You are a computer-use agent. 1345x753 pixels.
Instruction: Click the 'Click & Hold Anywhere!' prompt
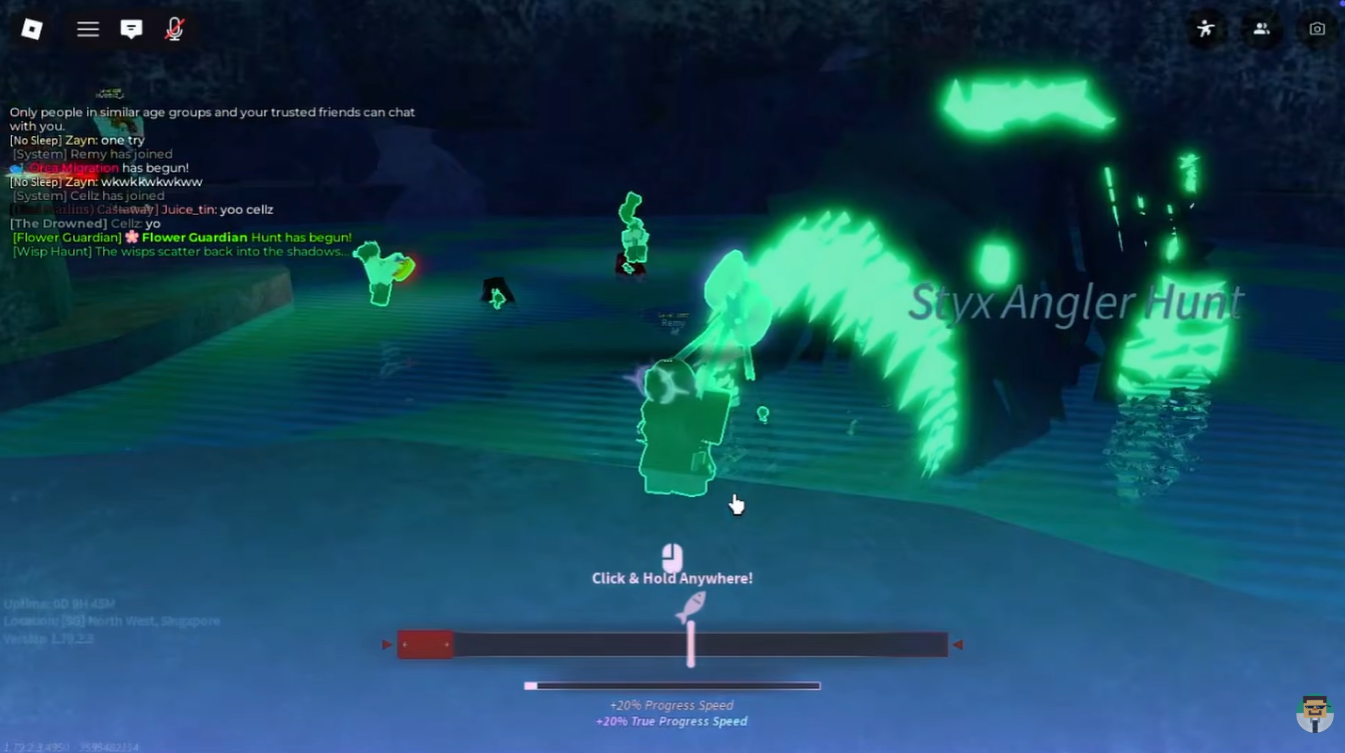[671, 578]
